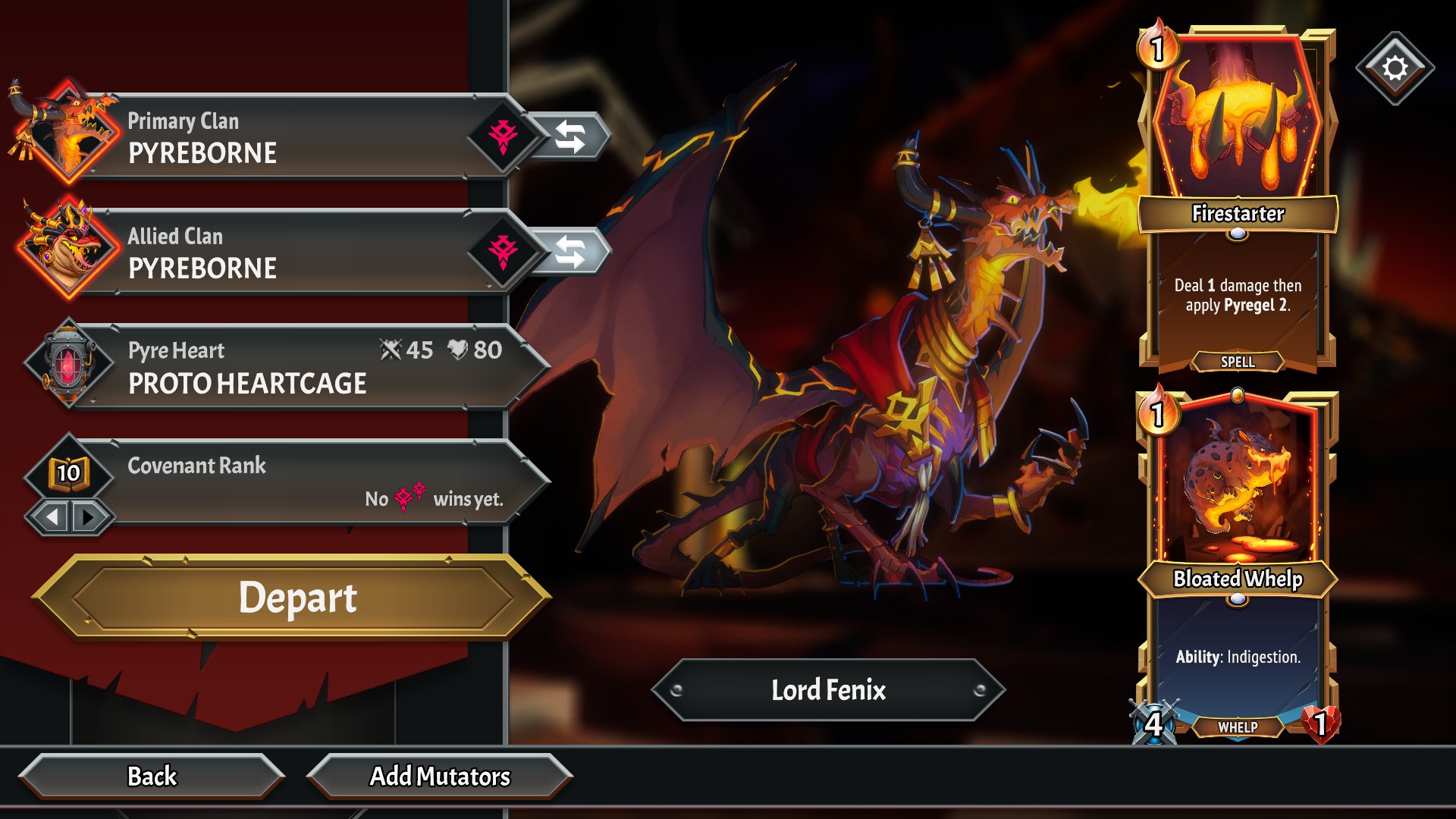Swap the Primary Clan champion
The width and height of the screenshot is (1456, 819).
pos(570,137)
